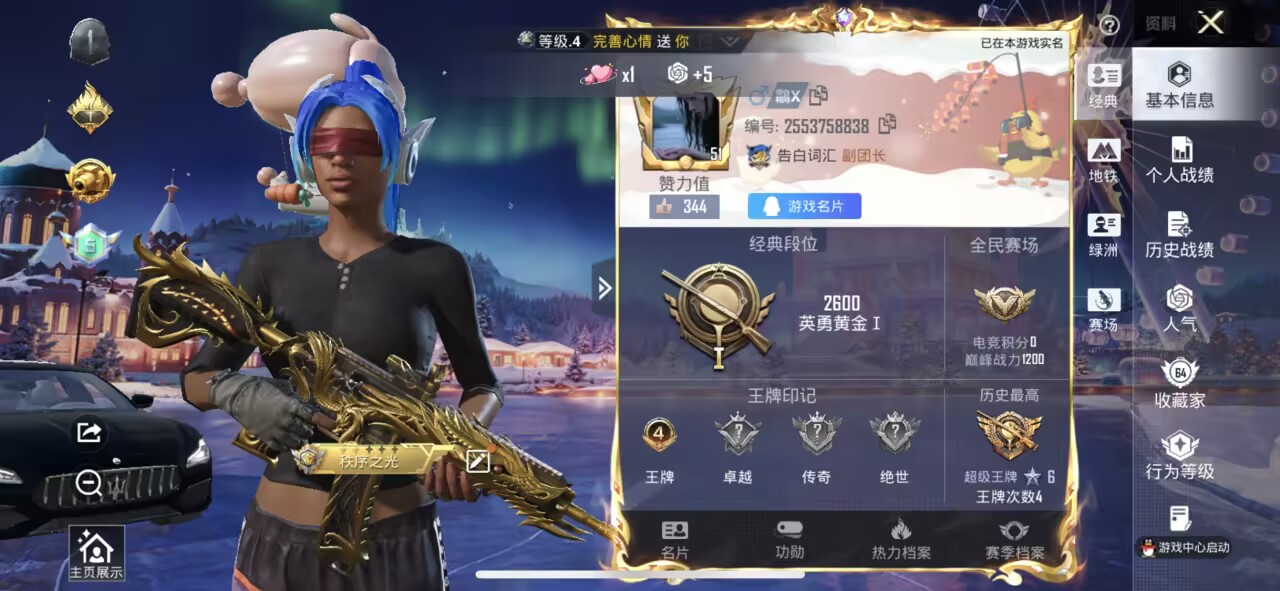The width and height of the screenshot is (1280, 591).
Task: Open the 热力档案 bottom tab
Action: tap(900, 539)
